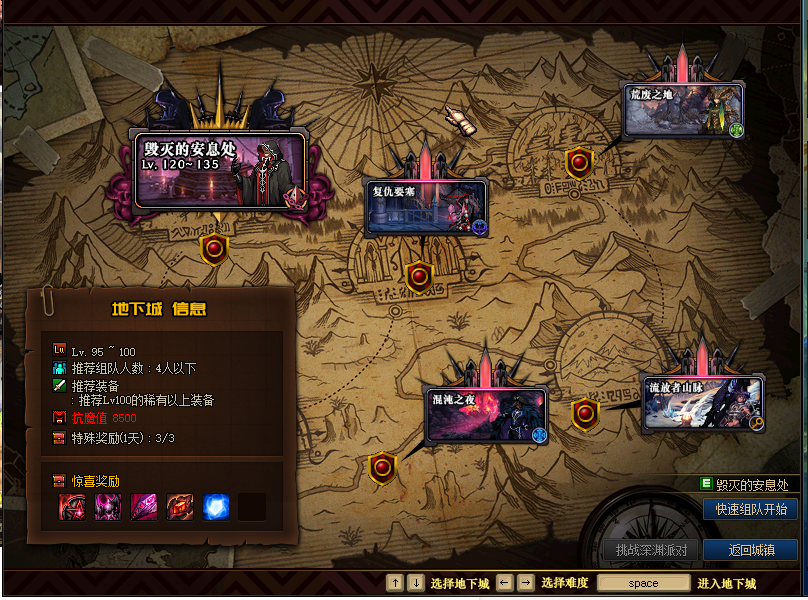
Task: Select the pink crystal shard reward icon
Action: (x=144, y=507)
